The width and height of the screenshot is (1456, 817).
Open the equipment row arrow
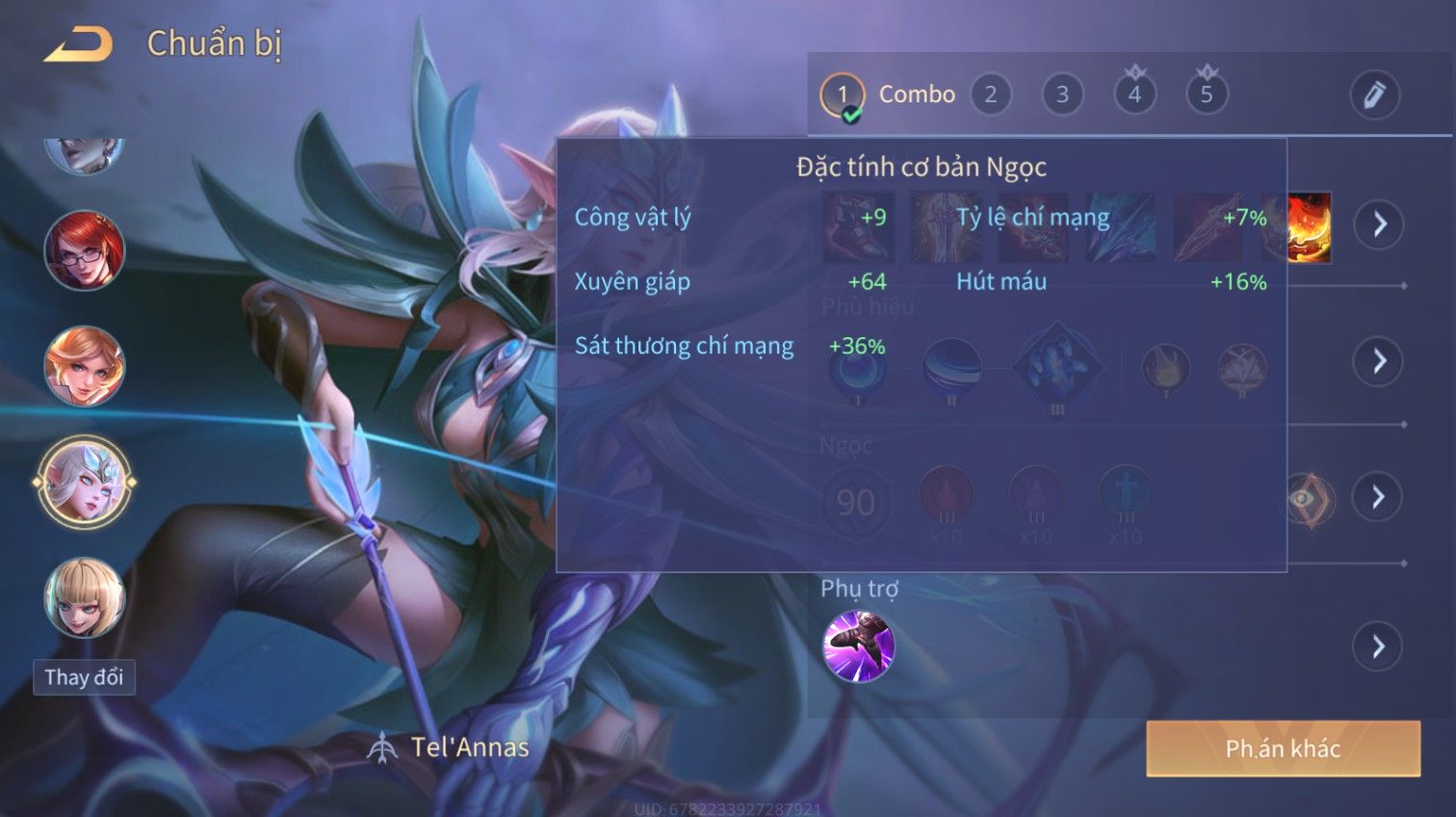pyautogui.click(x=1379, y=224)
